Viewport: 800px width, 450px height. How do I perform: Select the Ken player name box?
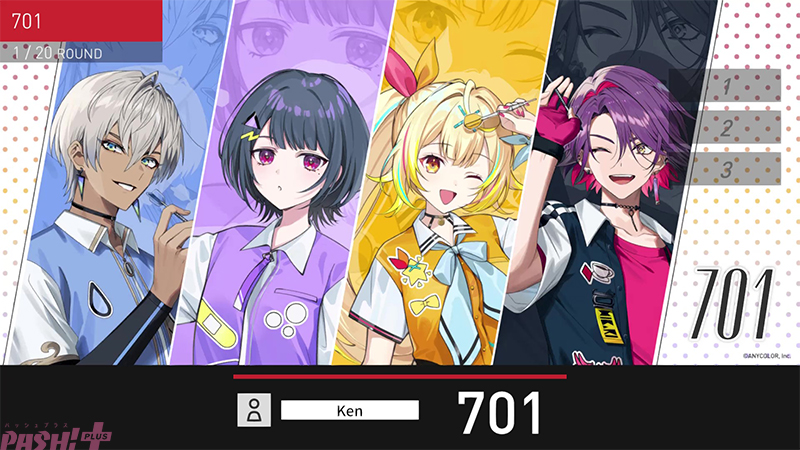point(349,409)
